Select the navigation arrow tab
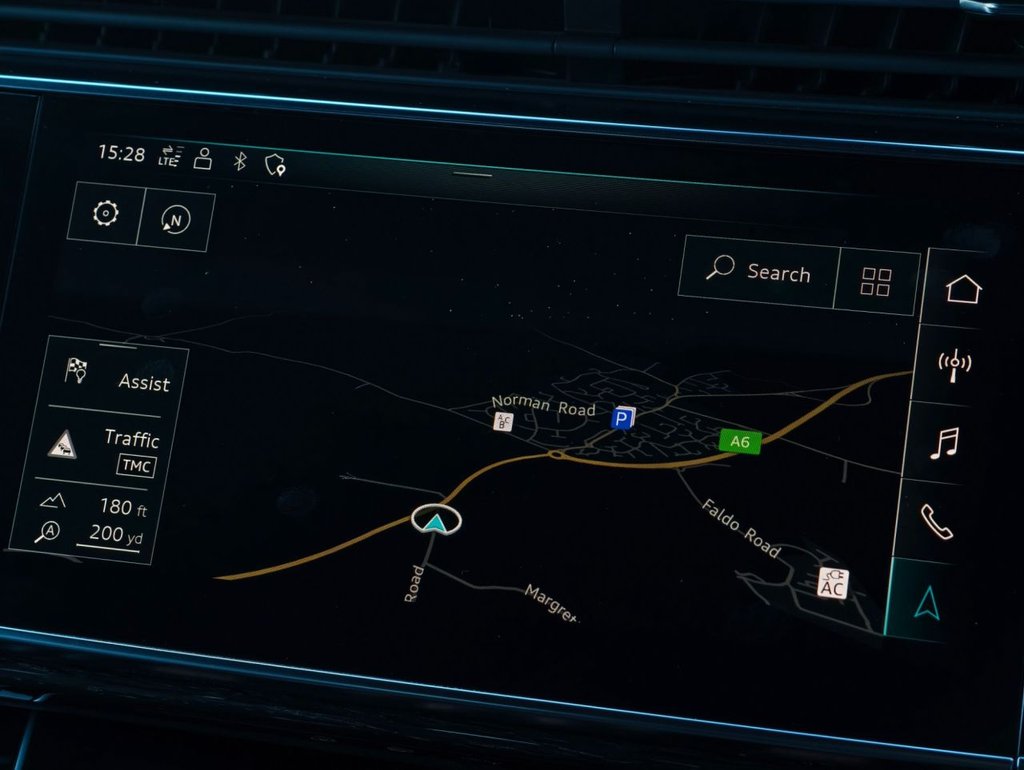The height and width of the screenshot is (770, 1024). 927,601
